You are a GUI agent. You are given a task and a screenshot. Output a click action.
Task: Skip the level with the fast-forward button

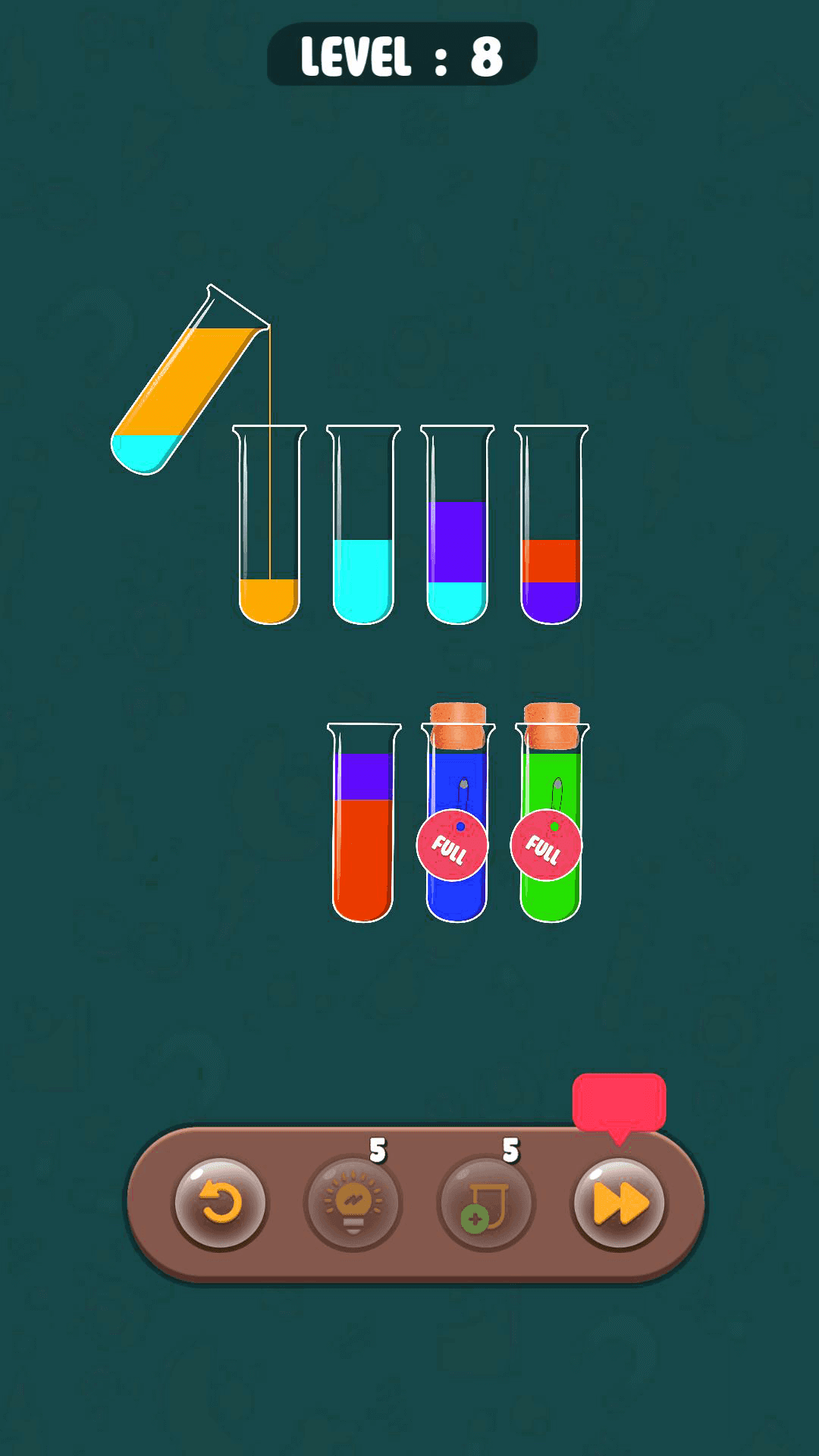[619, 1203]
